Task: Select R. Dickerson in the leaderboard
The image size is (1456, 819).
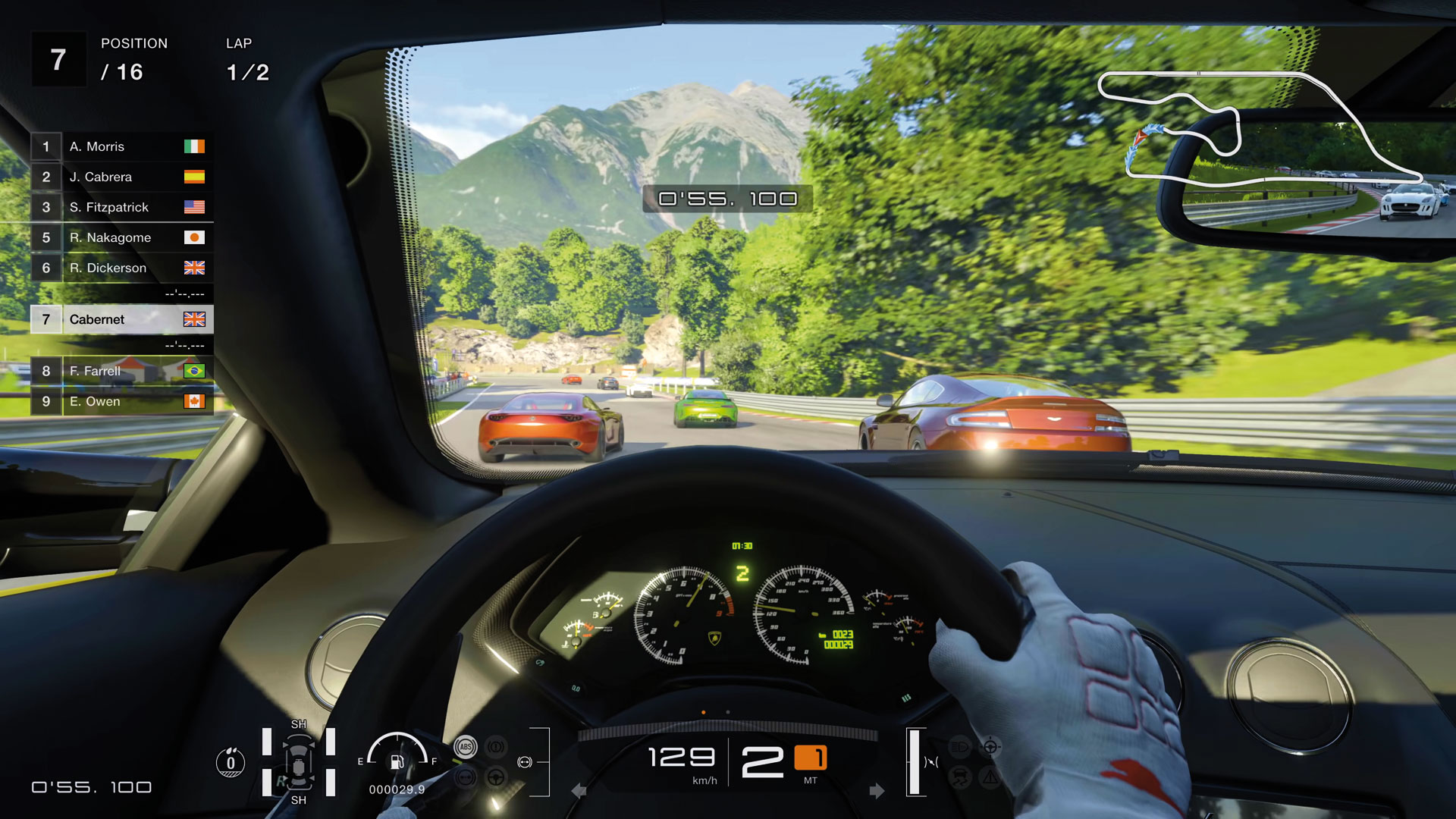Action: (x=121, y=268)
